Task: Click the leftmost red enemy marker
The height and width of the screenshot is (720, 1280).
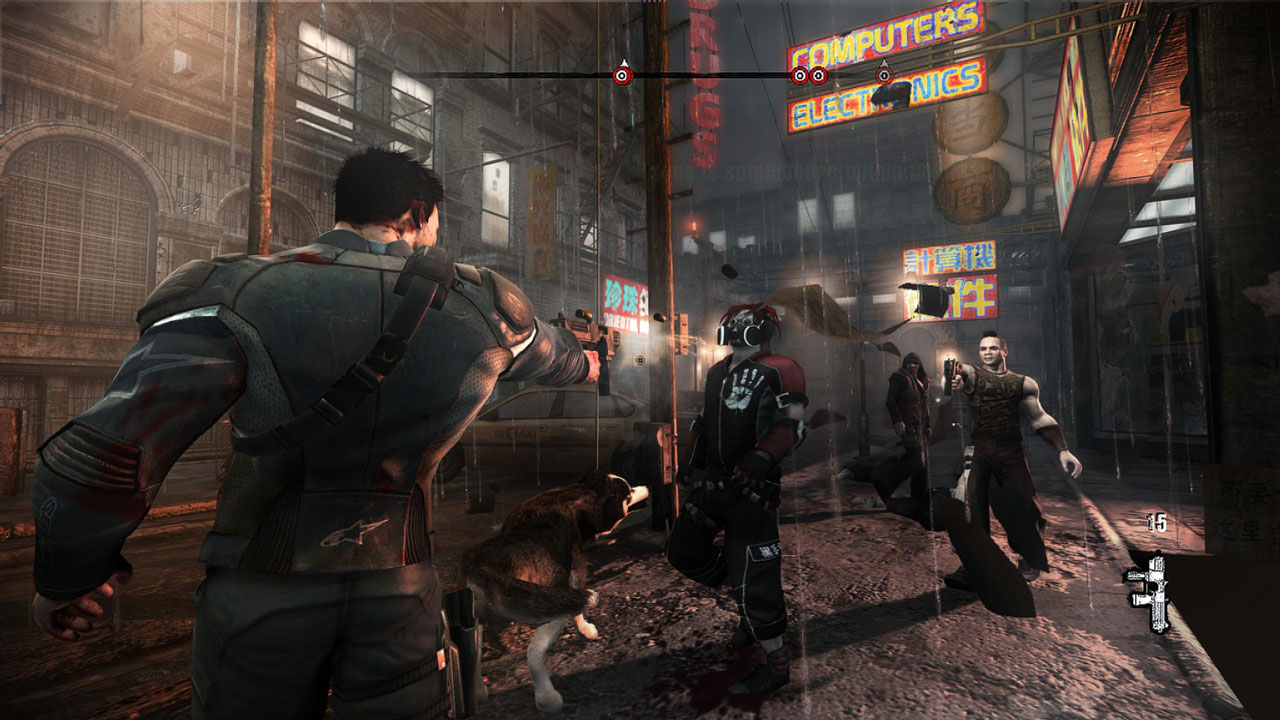Action: click(622, 76)
